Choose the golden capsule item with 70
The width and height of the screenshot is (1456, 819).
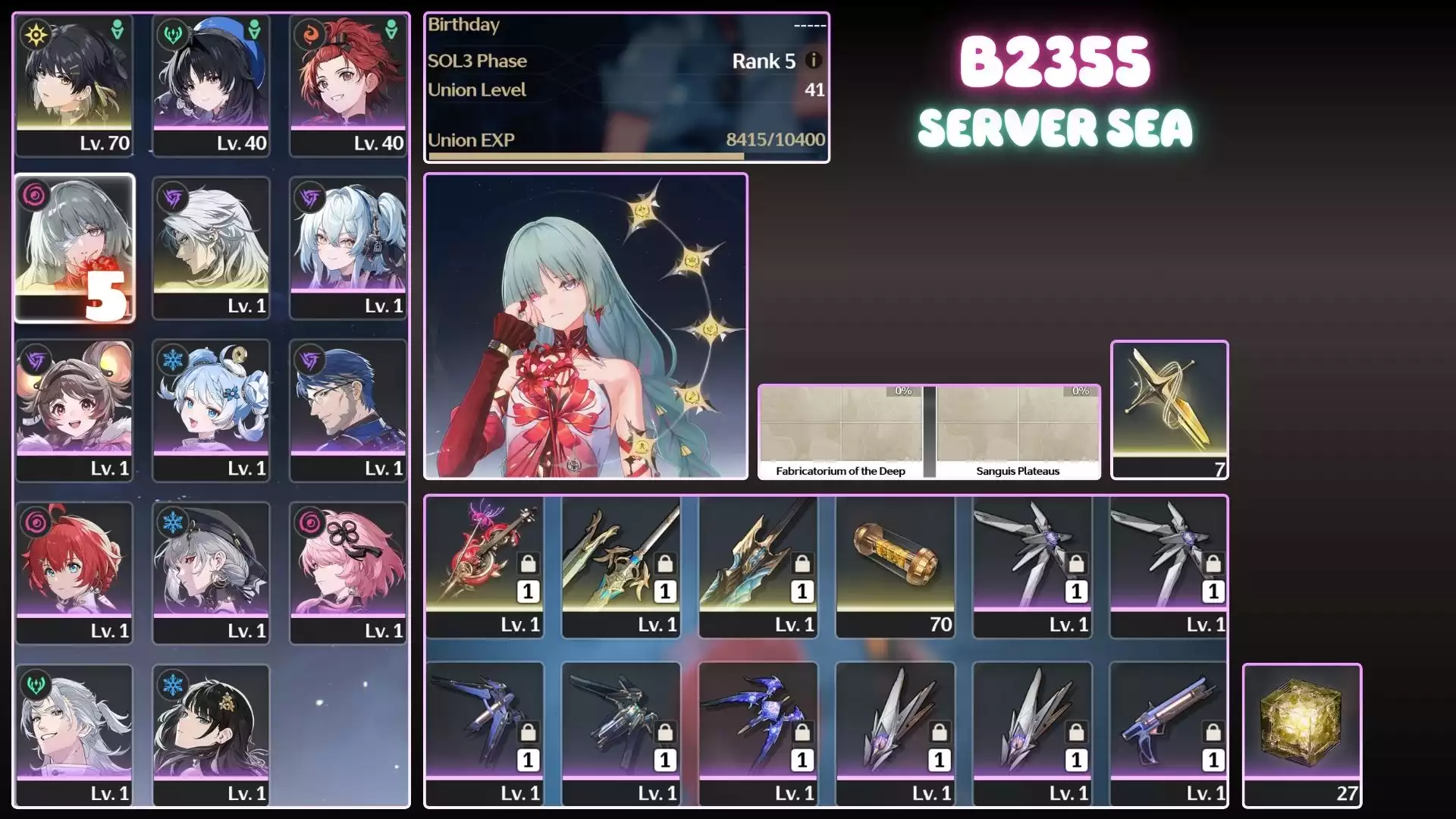(896, 566)
